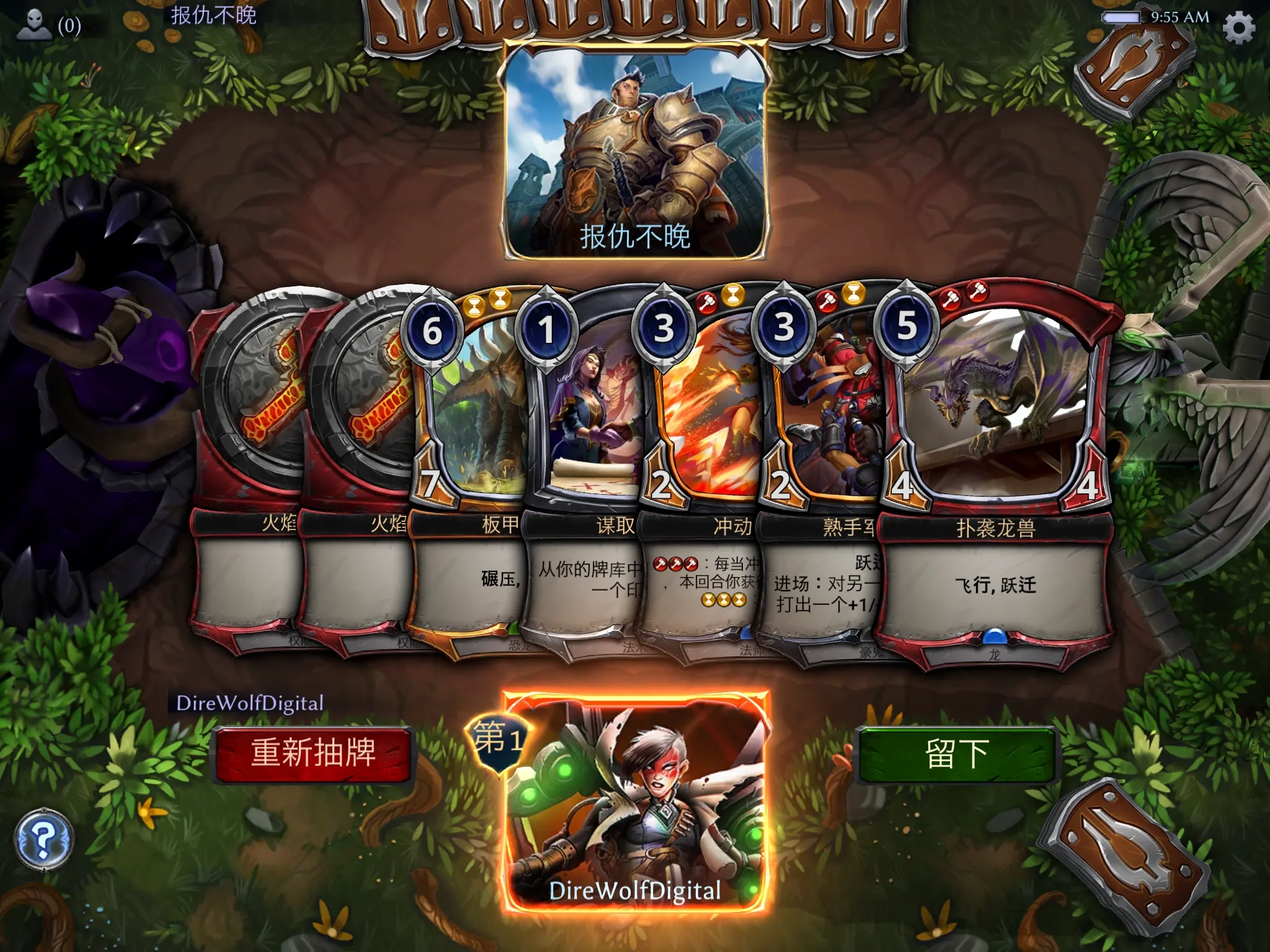Select the first 火焰 sigil card
This screenshot has height=952, width=1270.
(x=248, y=409)
